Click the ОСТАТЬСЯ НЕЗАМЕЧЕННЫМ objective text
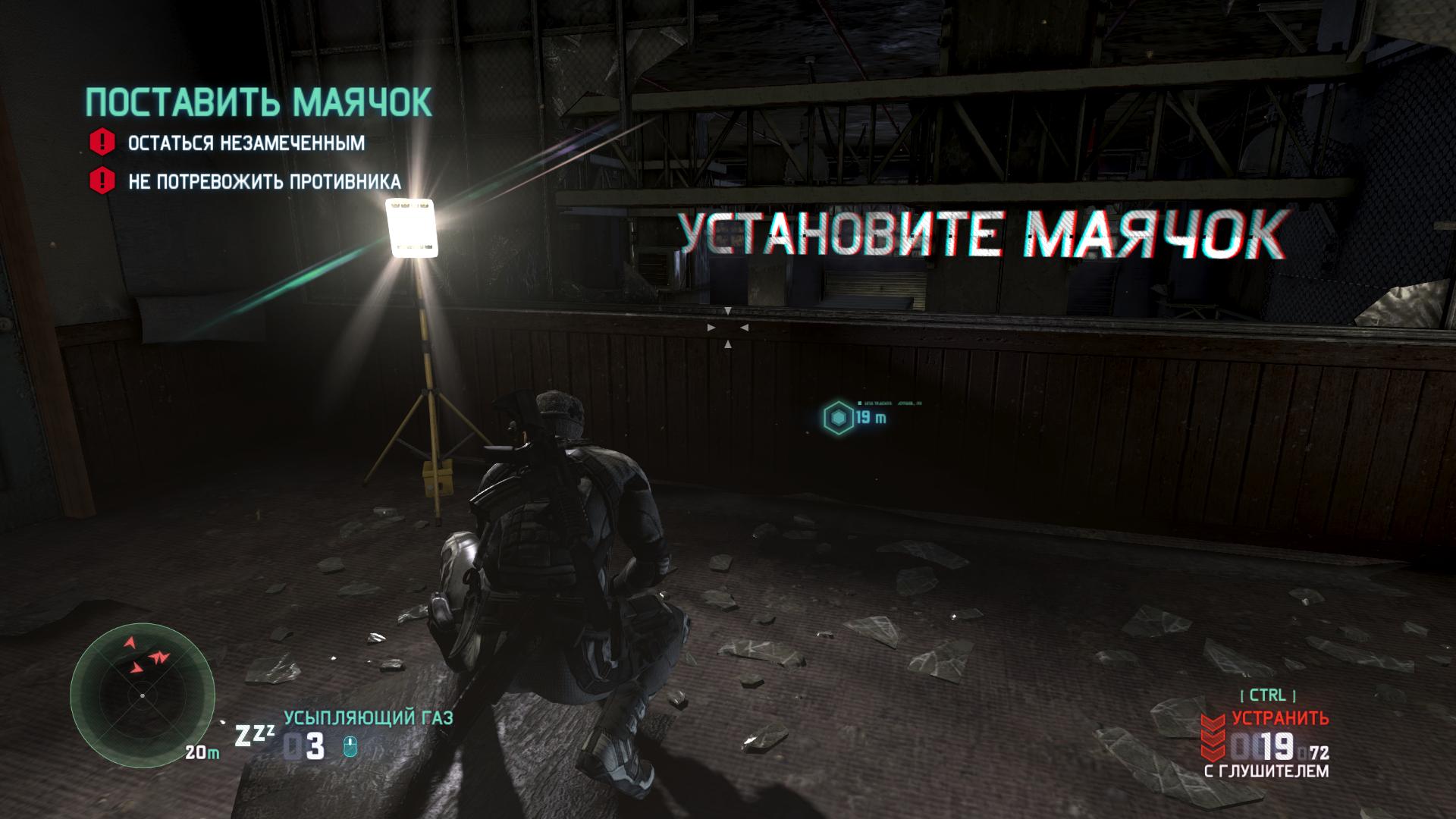1456x819 pixels. [247, 141]
